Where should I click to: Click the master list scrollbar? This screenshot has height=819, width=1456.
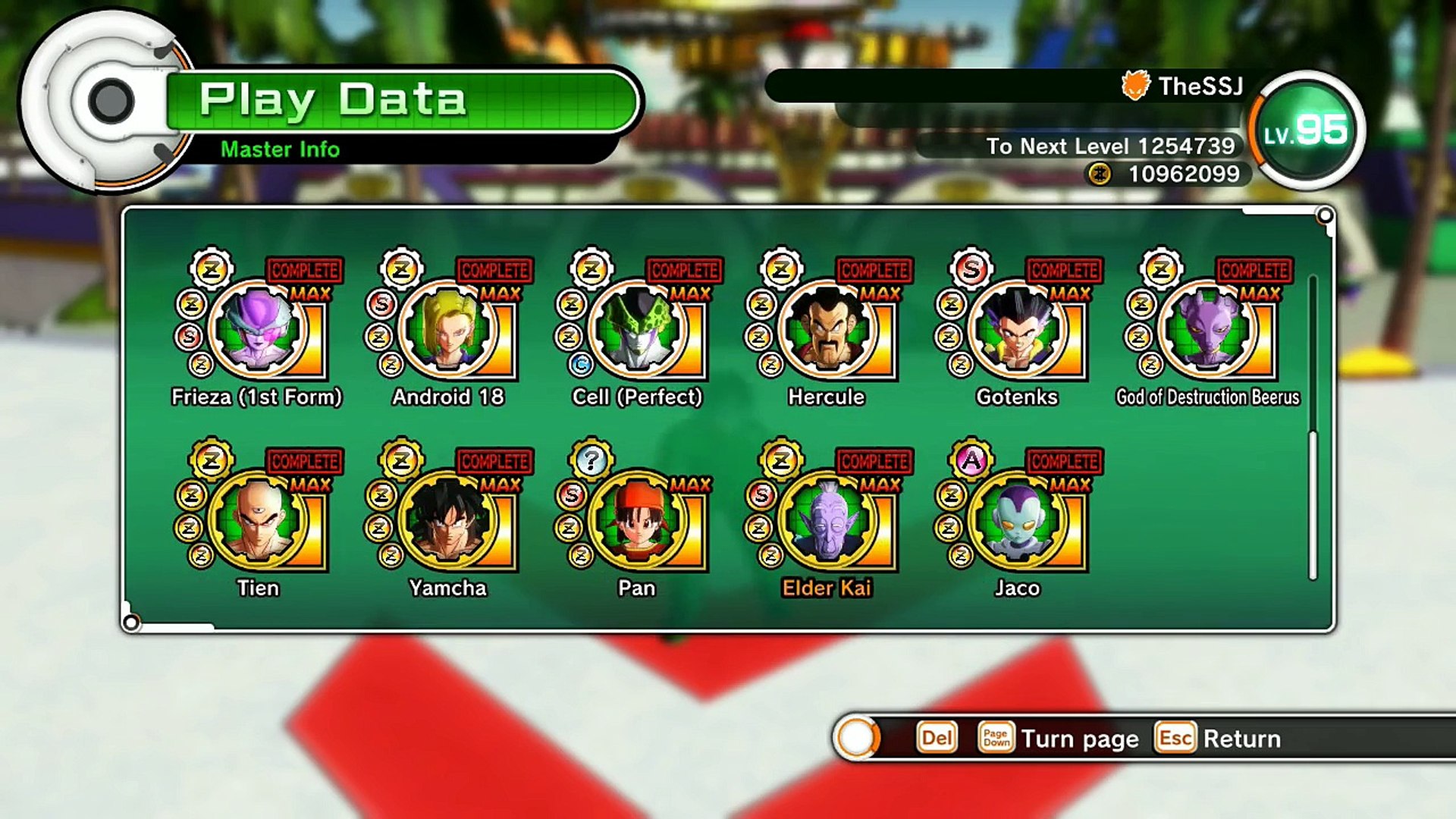pyautogui.click(x=1313, y=504)
